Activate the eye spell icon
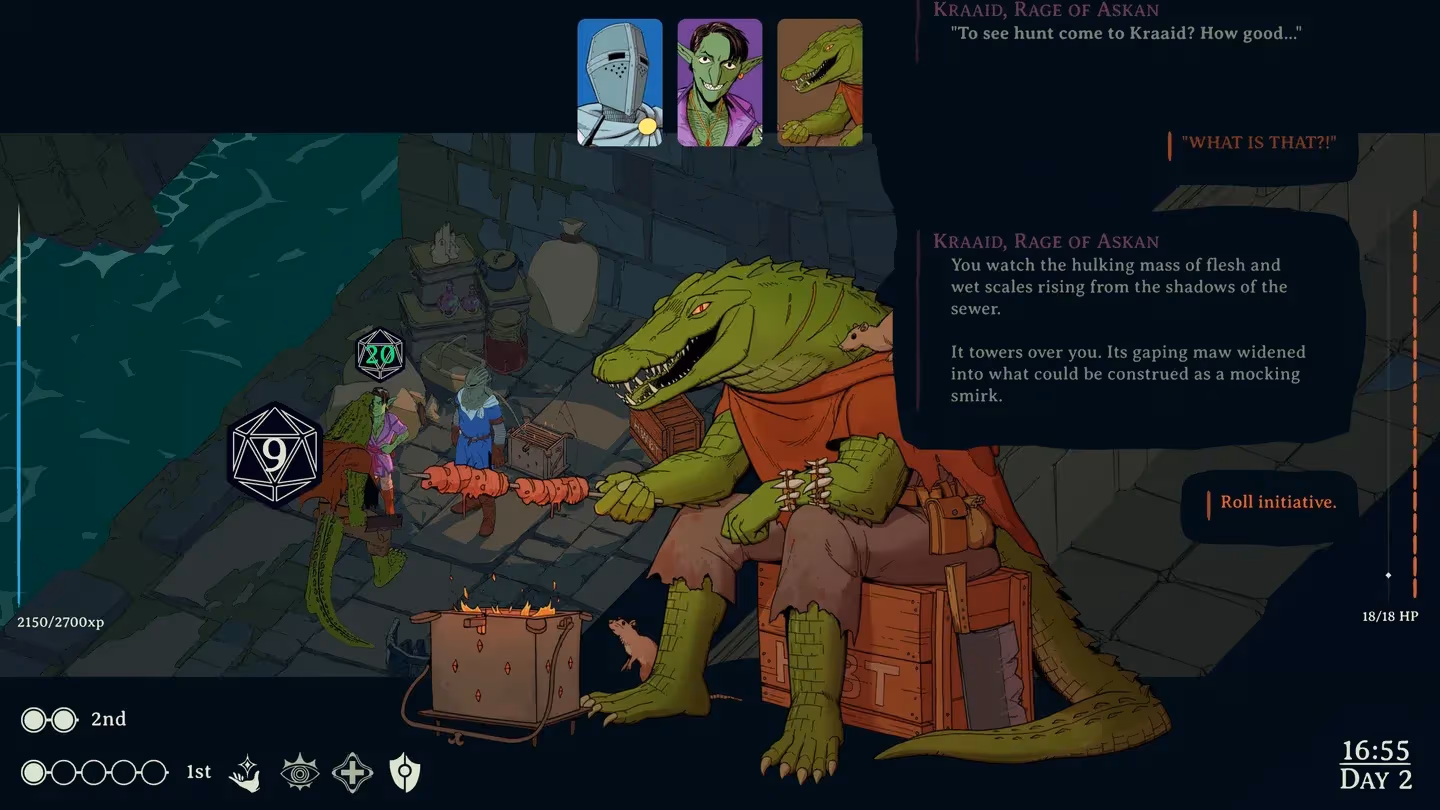This screenshot has width=1440, height=810. pos(300,773)
